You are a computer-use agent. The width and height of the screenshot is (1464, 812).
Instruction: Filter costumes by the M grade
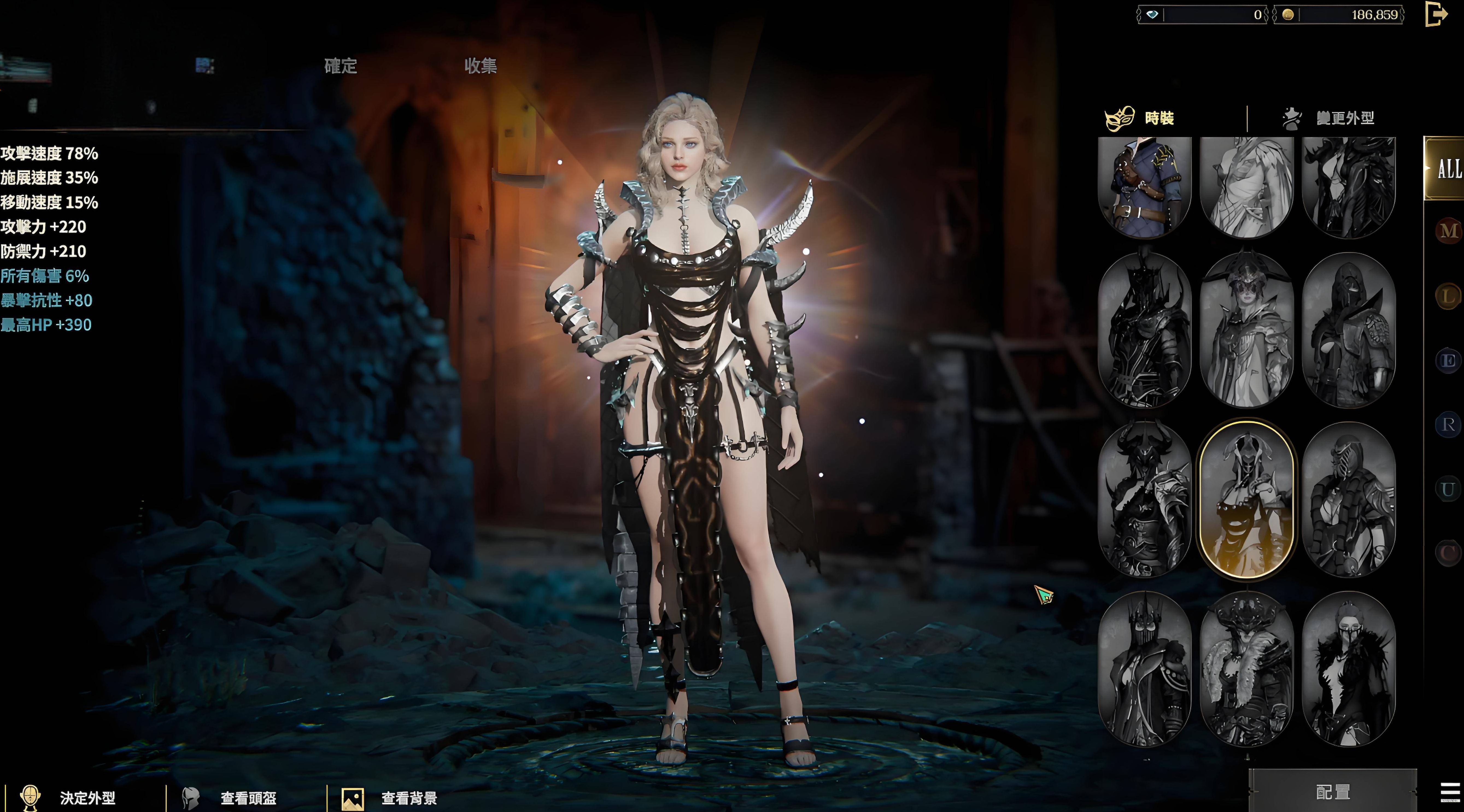click(1448, 231)
